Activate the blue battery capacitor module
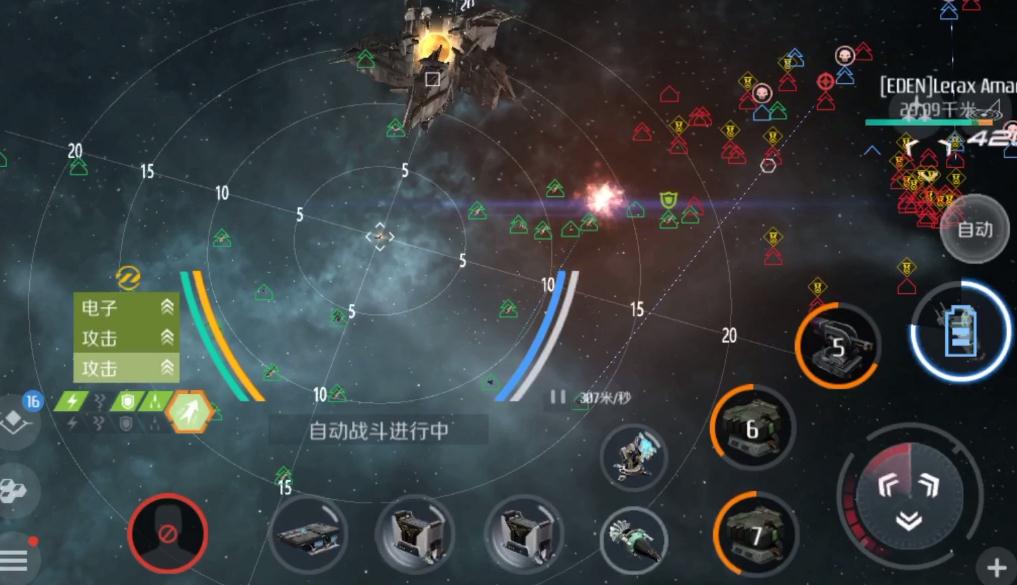 tap(961, 332)
